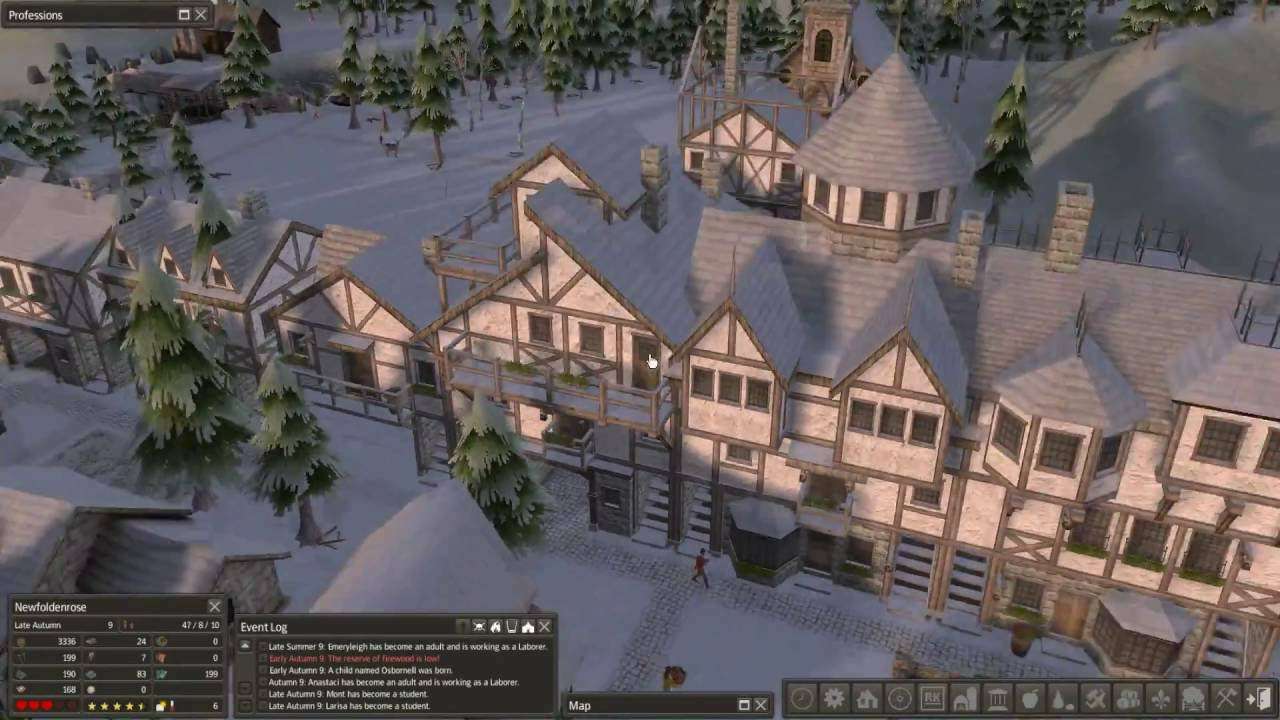Open the barn and silo storage menu
Screen dimensions: 1280x720
tap(964, 699)
